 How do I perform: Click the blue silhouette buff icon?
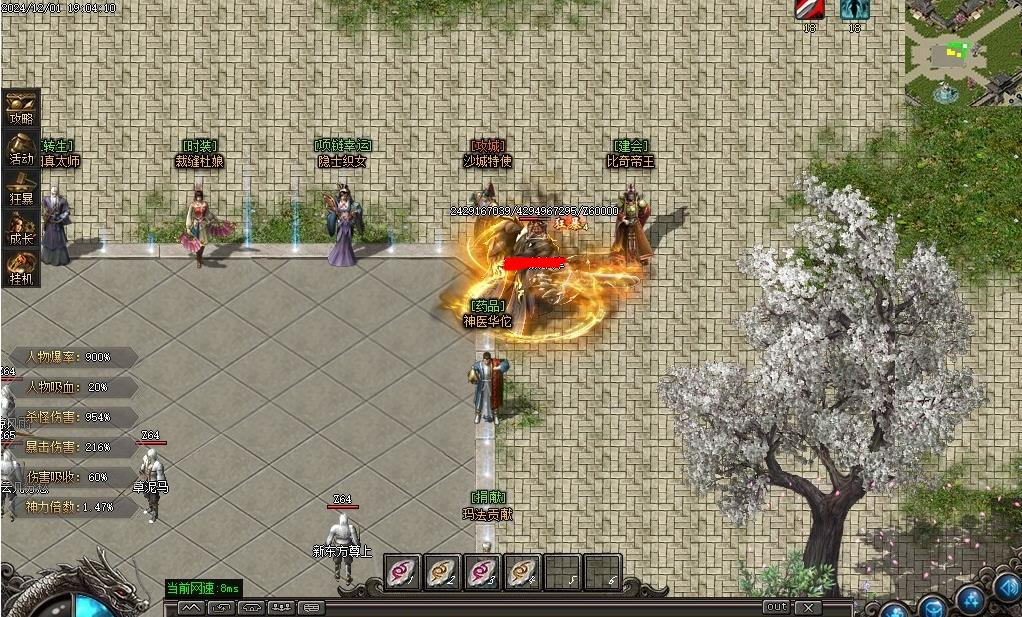(854, 10)
